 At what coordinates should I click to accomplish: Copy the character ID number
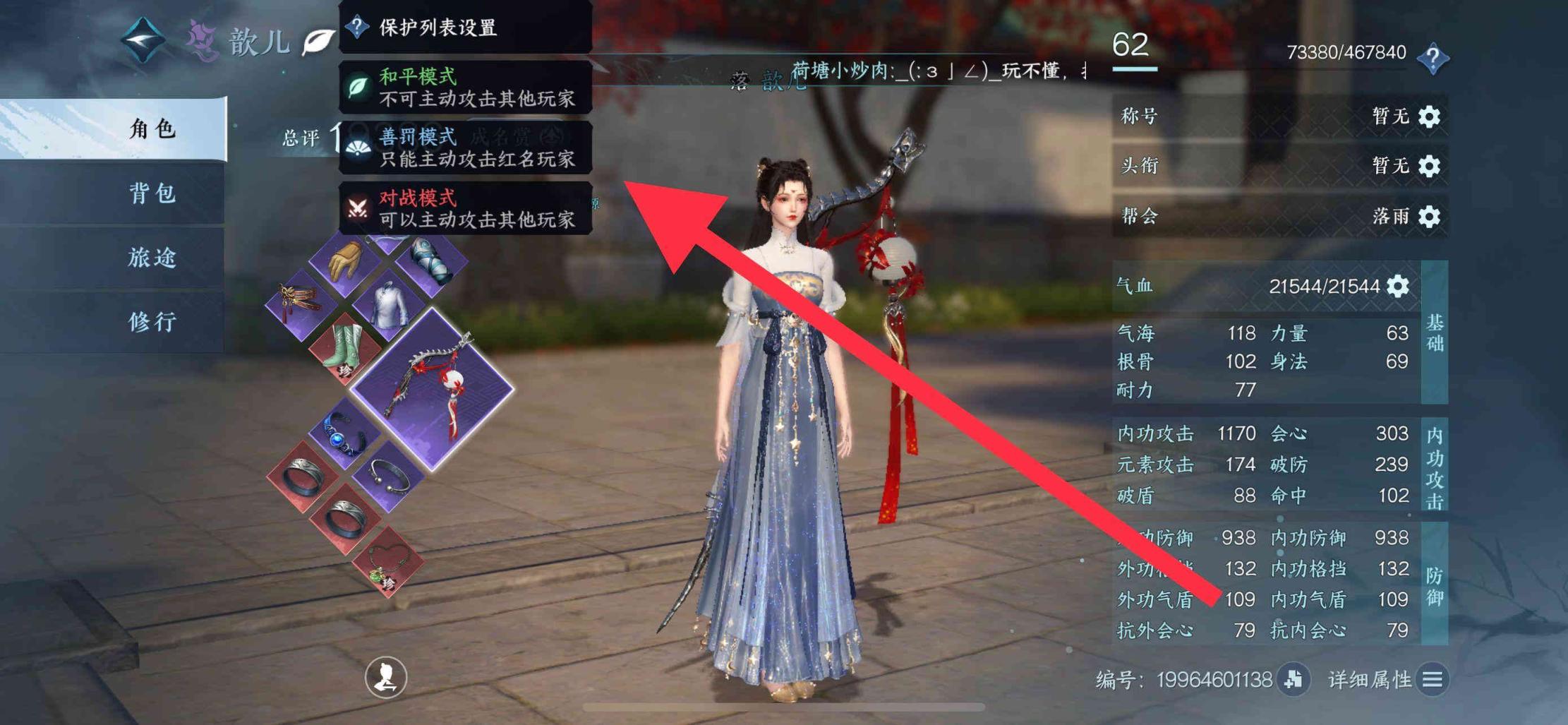[1293, 679]
